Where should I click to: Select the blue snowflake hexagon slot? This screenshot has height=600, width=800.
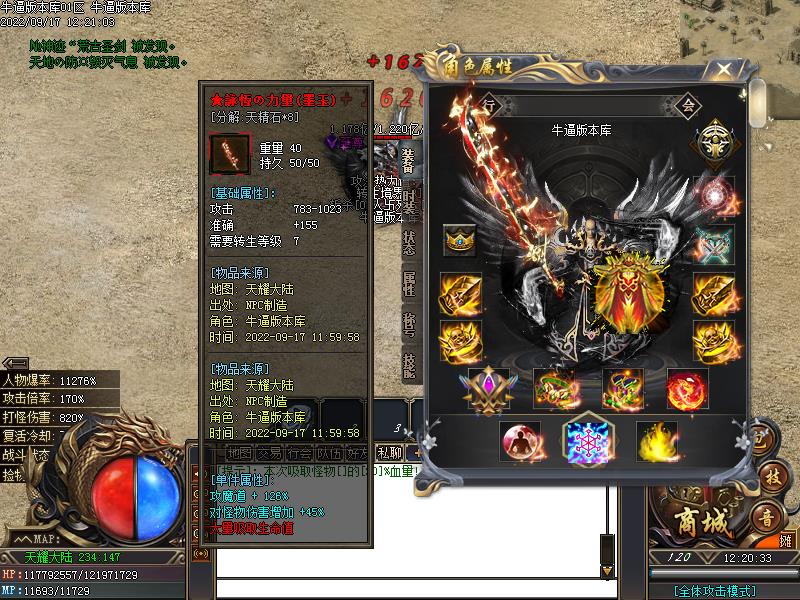588,441
